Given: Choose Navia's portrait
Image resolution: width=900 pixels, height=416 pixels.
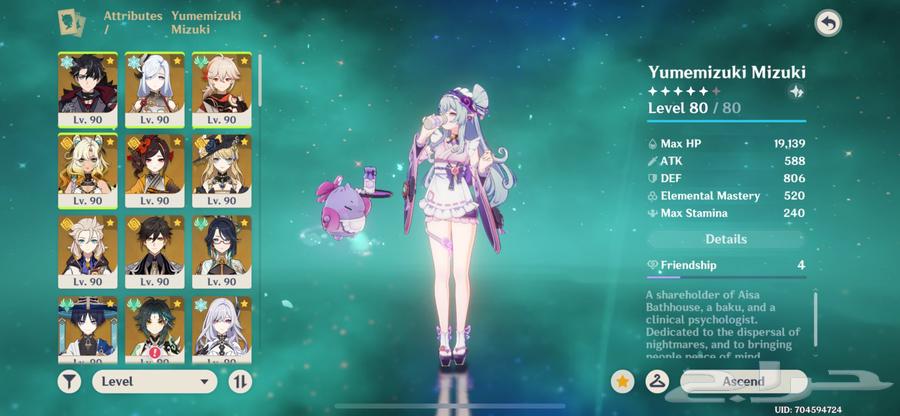Looking at the screenshot, I should [x=220, y=170].
